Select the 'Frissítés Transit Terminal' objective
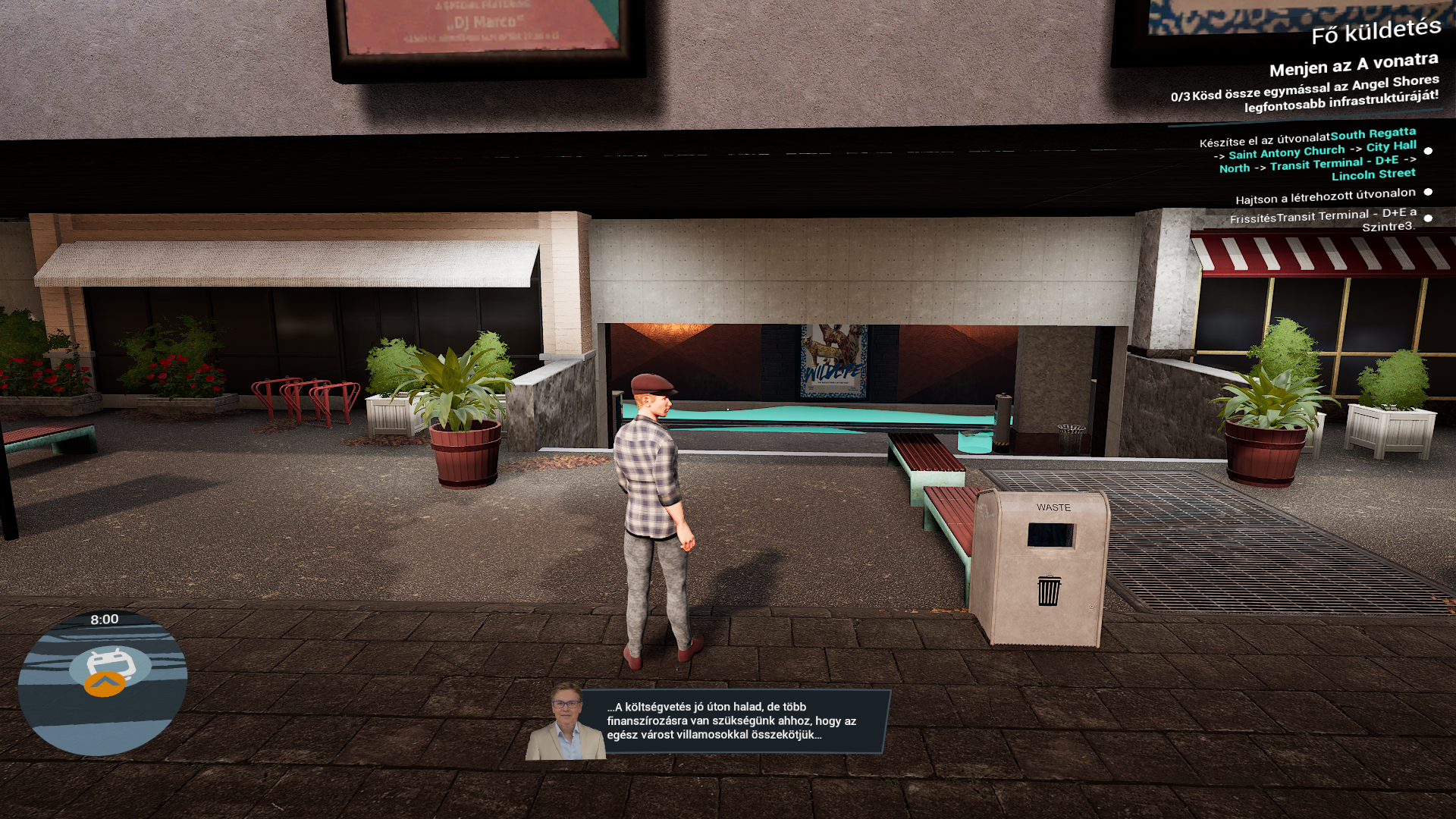 tap(1323, 220)
